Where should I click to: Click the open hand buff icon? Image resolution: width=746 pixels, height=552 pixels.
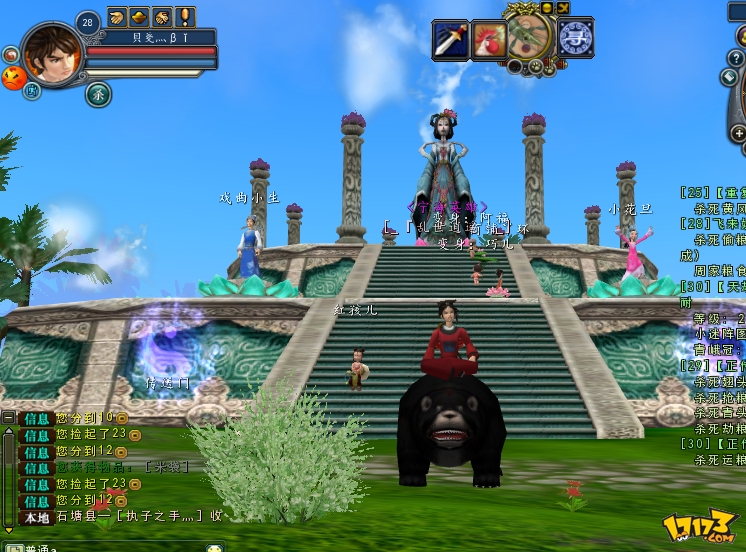pos(117,17)
